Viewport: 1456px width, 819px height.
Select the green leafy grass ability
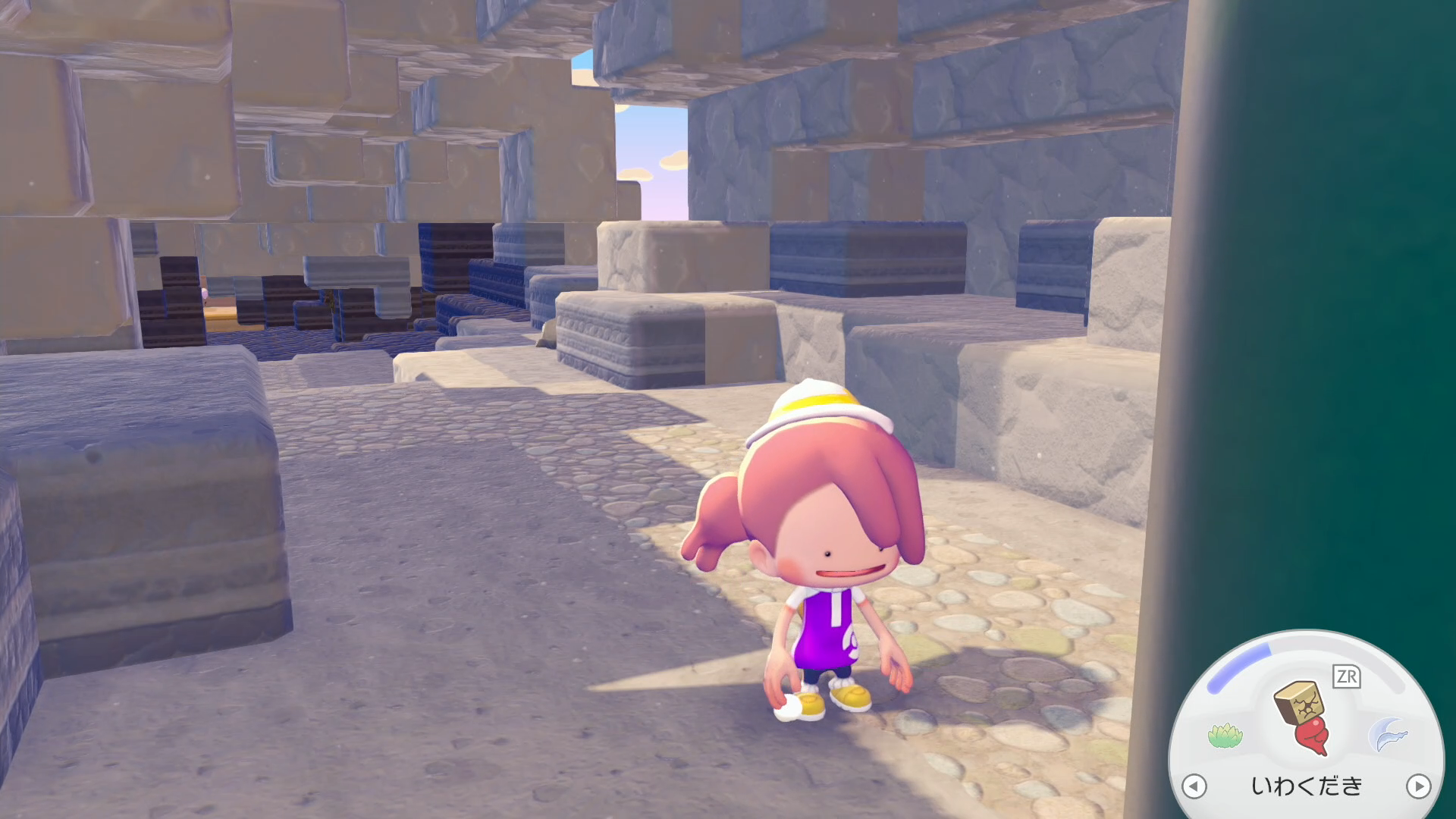point(1225,735)
